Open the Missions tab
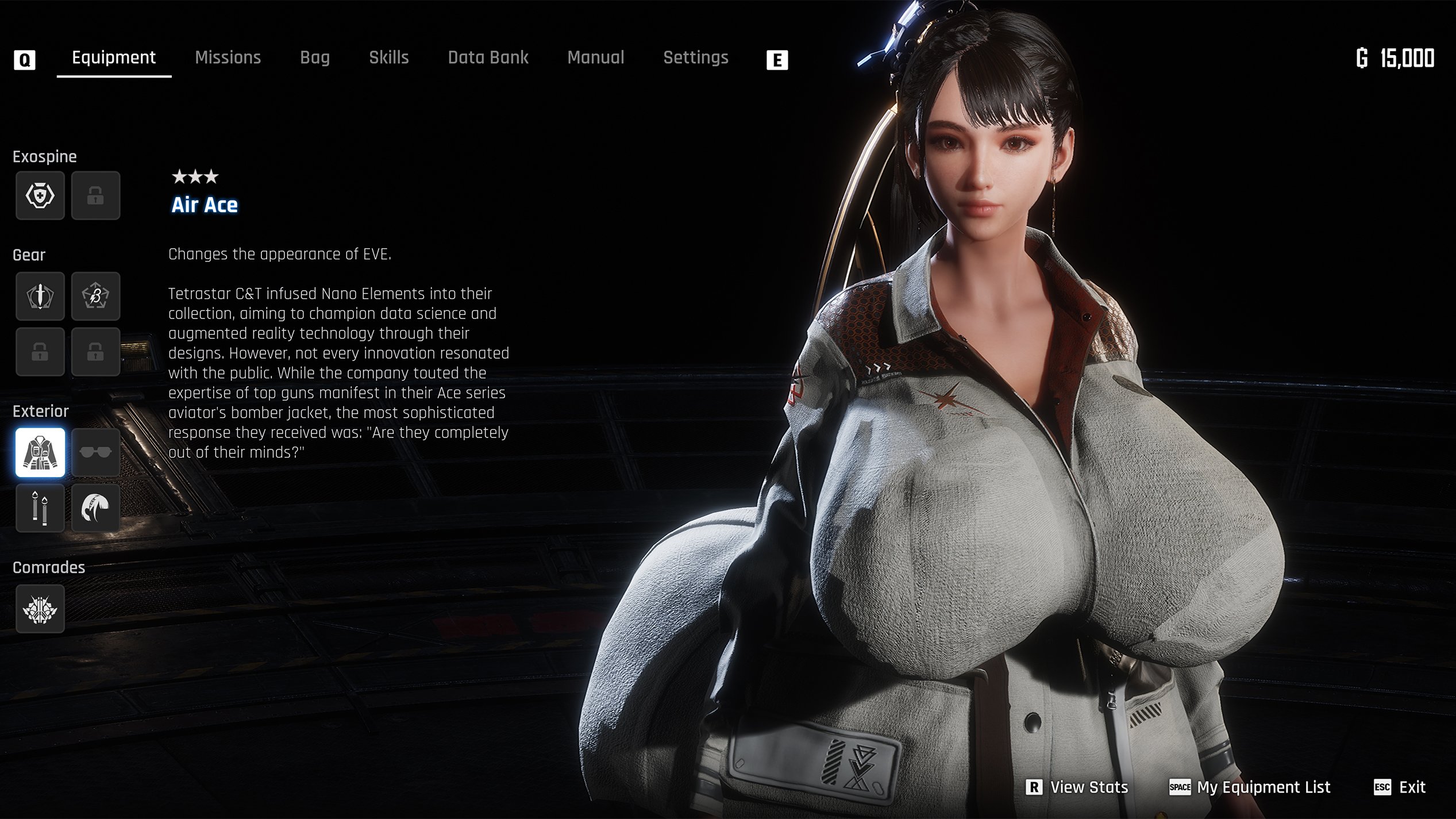This screenshot has width=1456, height=819. 228,57
